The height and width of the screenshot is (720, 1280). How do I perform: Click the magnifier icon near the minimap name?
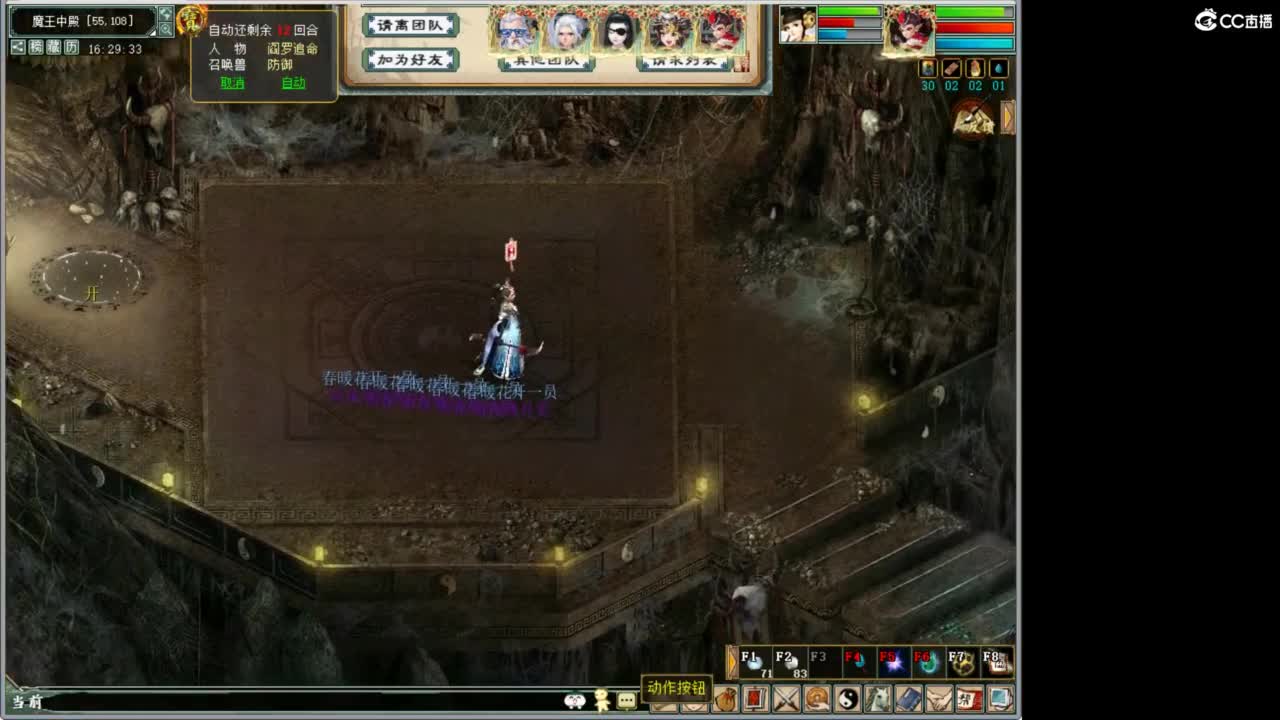(164, 29)
